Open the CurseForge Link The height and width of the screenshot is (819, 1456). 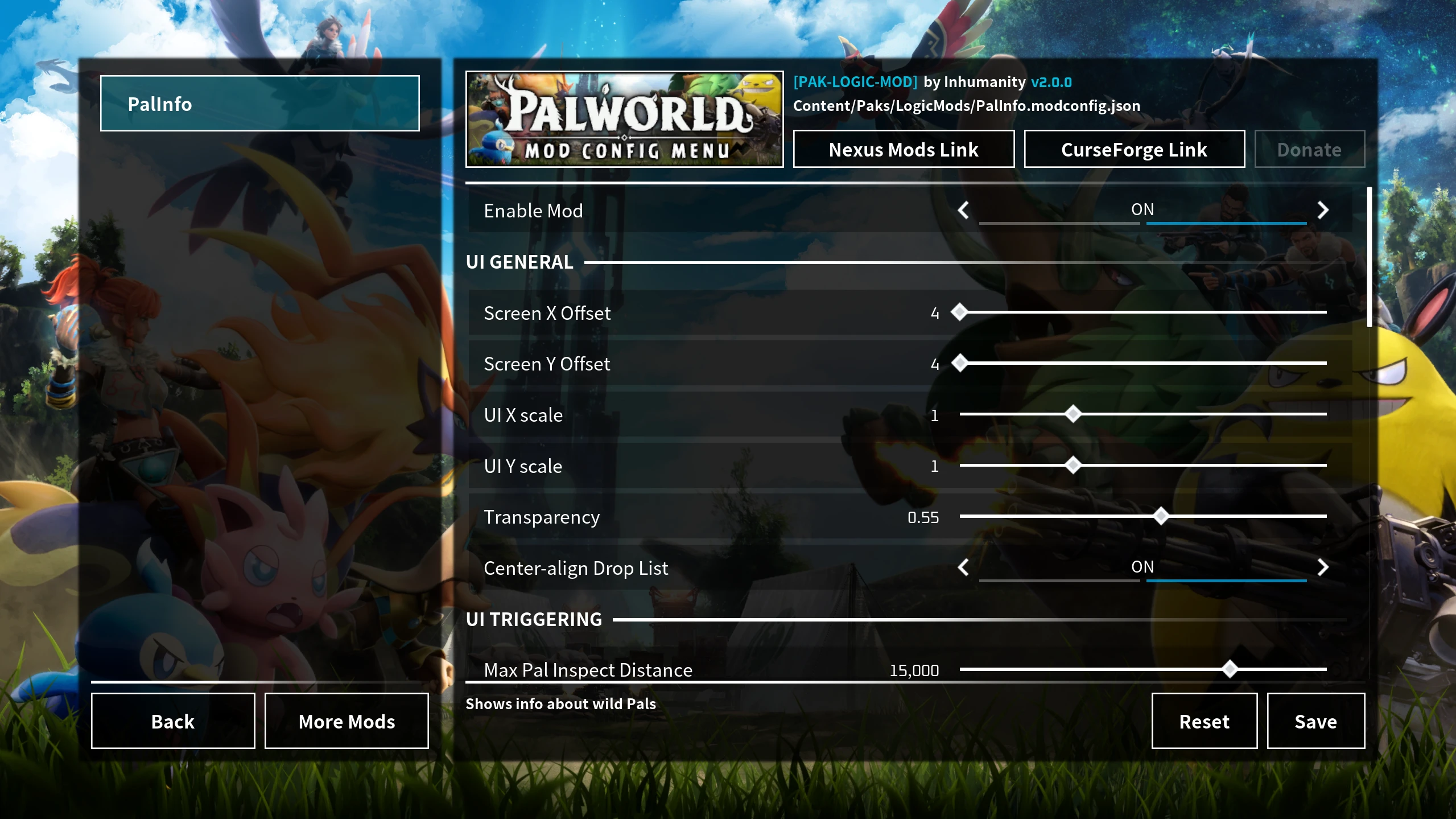click(x=1133, y=149)
